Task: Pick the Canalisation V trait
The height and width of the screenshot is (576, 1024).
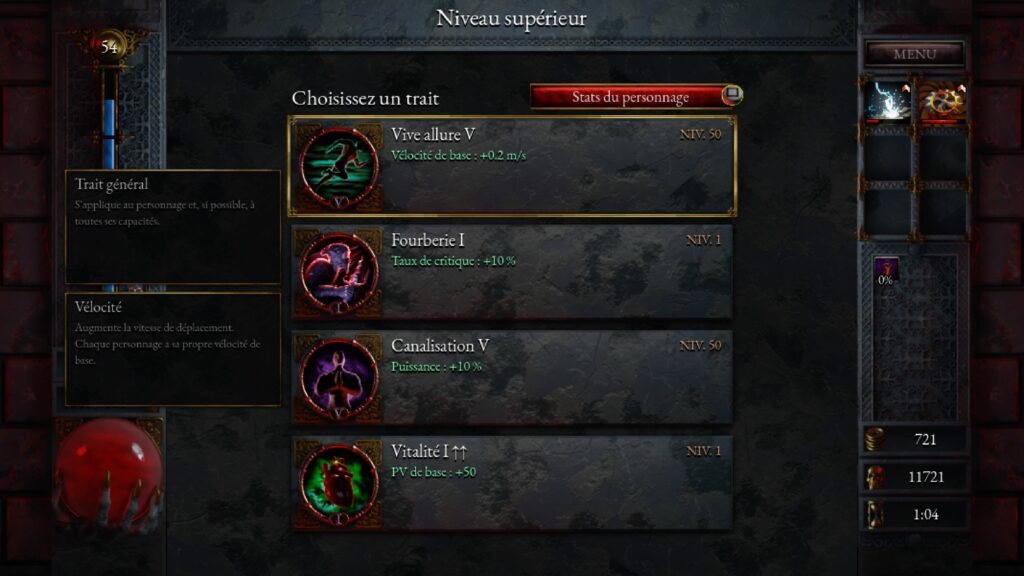Action: click(512, 377)
